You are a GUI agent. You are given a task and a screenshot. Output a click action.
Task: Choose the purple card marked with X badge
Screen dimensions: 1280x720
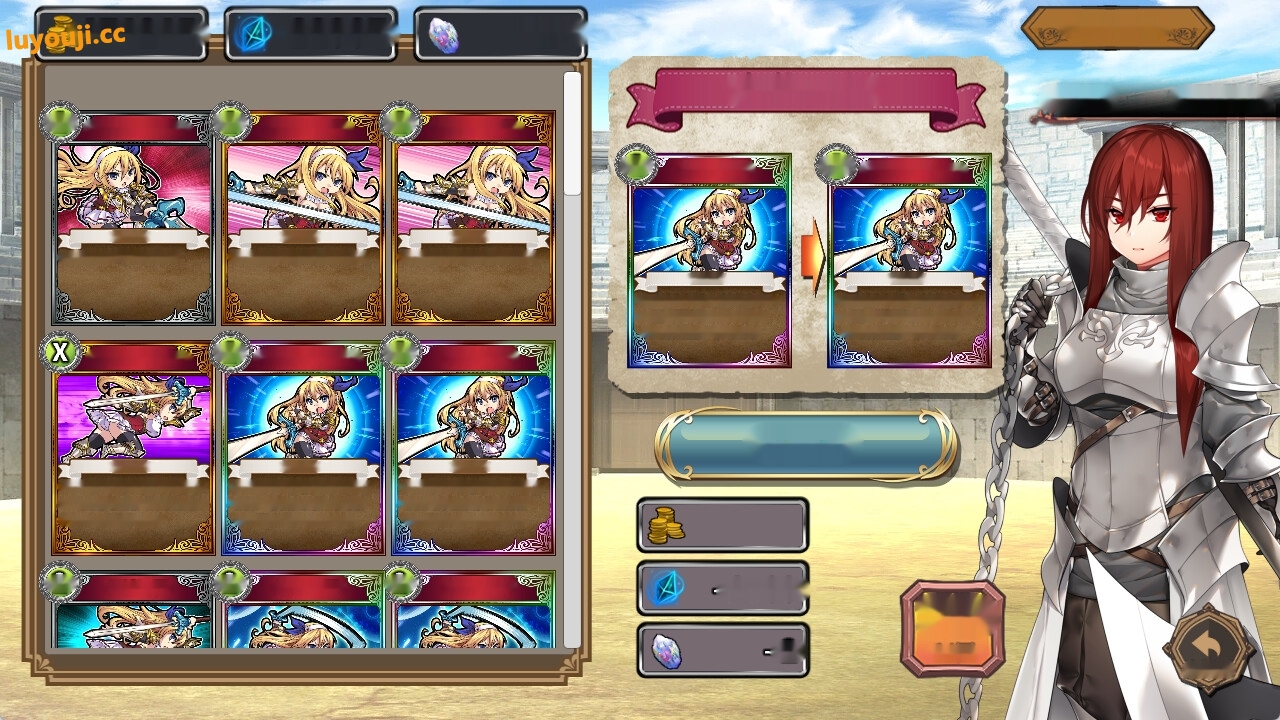[x=133, y=448]
